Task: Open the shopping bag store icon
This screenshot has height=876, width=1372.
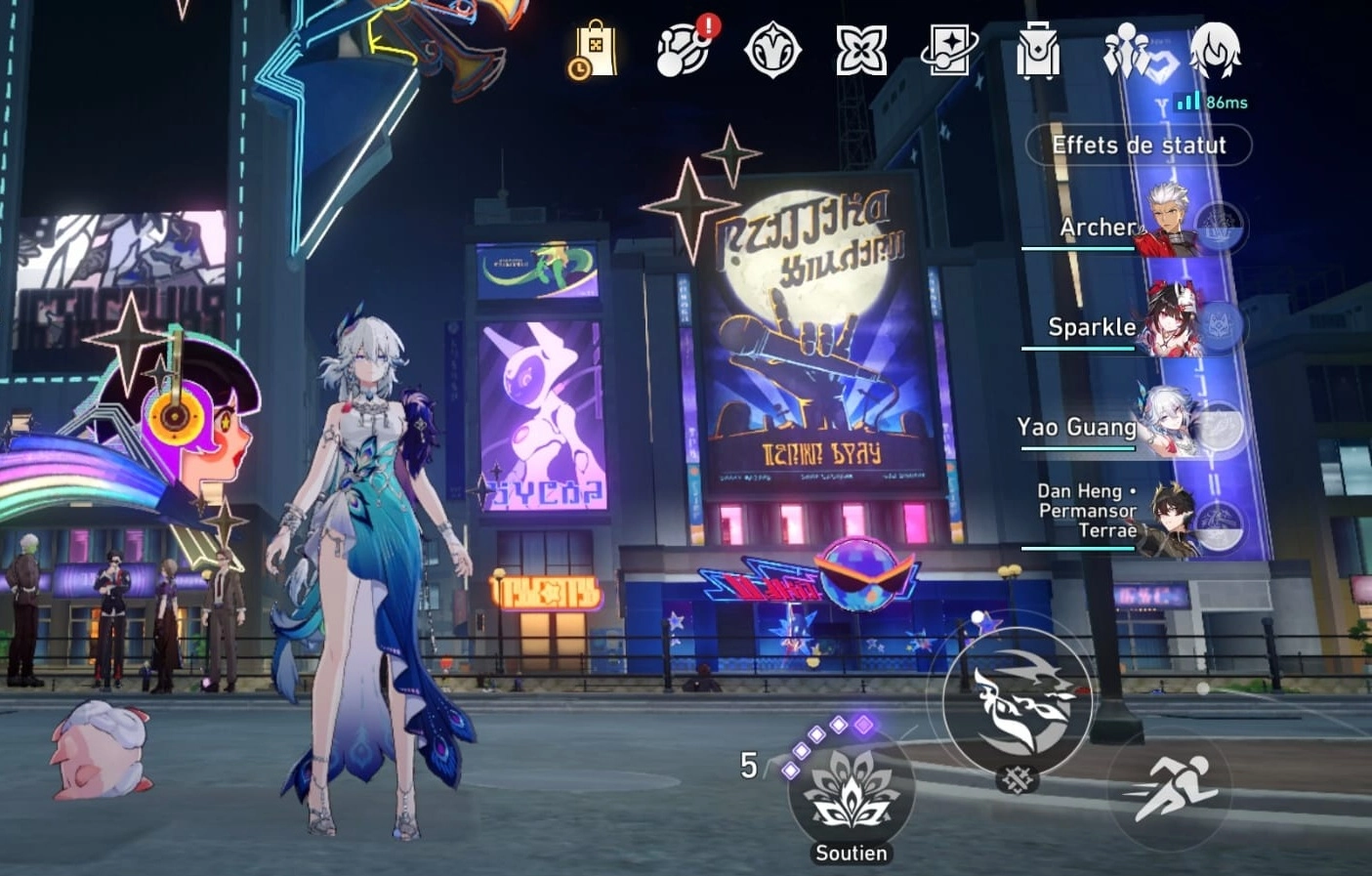Action: click(595, 49)
